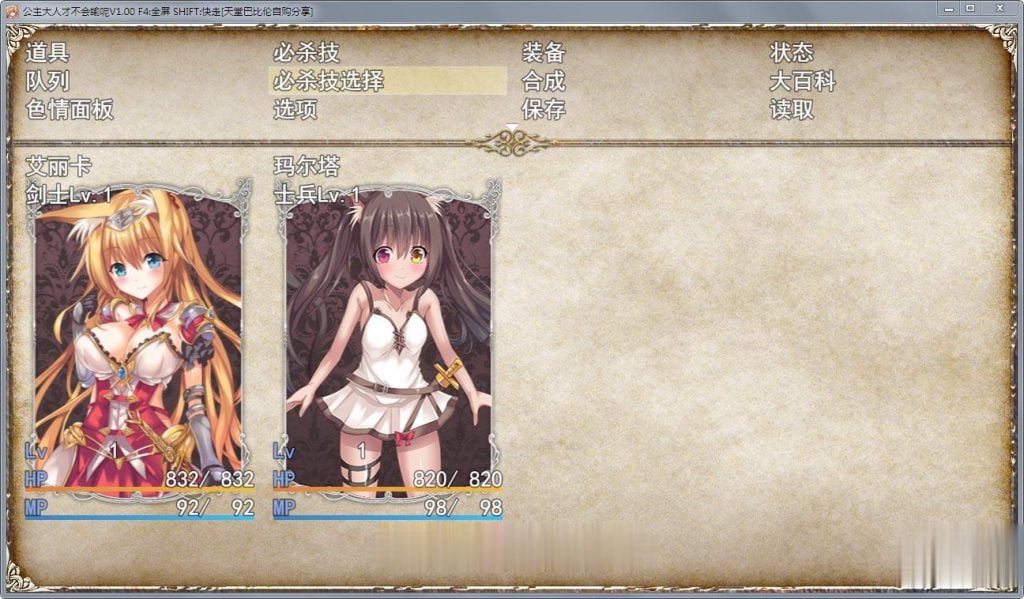The width and height of the screenshot is (1024, 599).
Task: Open the 大百科 encyclopedia
Action: coord(802,81)
